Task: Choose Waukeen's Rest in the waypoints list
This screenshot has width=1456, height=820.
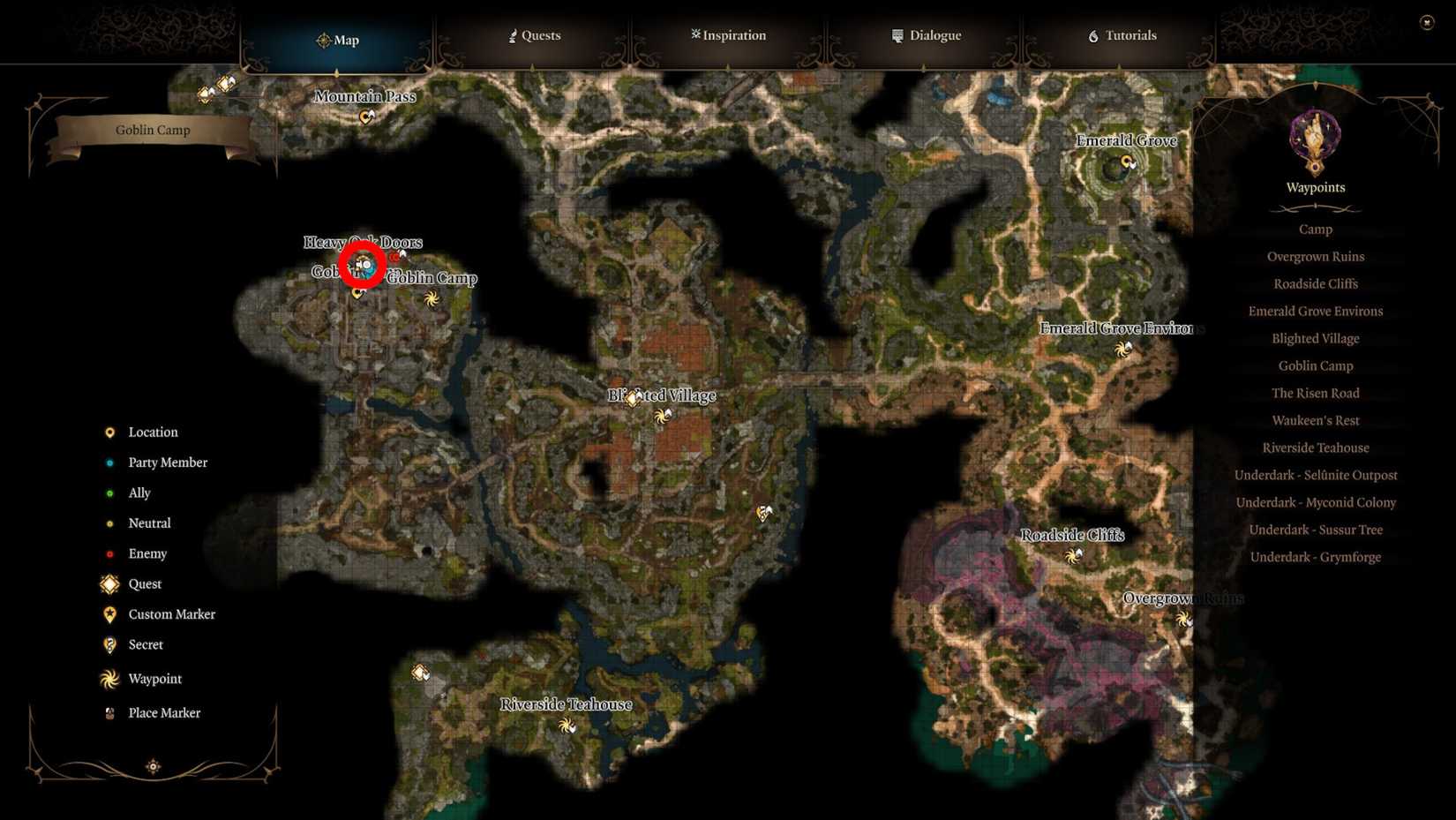Action: [x=1316, y=420]
